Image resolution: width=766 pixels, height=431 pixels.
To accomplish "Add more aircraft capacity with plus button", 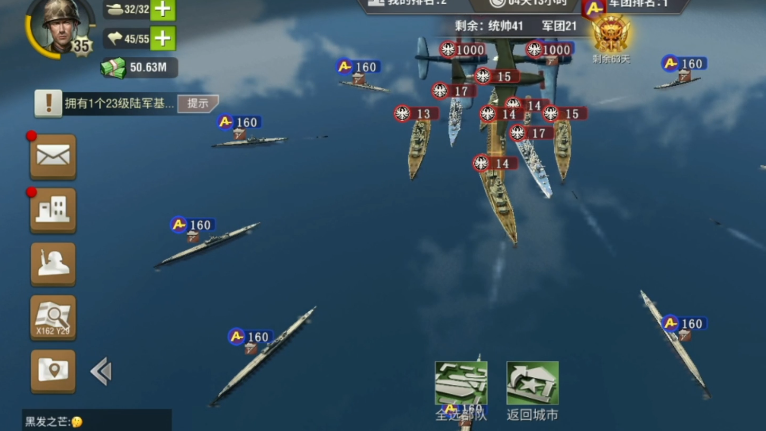I will pos(162,39).
